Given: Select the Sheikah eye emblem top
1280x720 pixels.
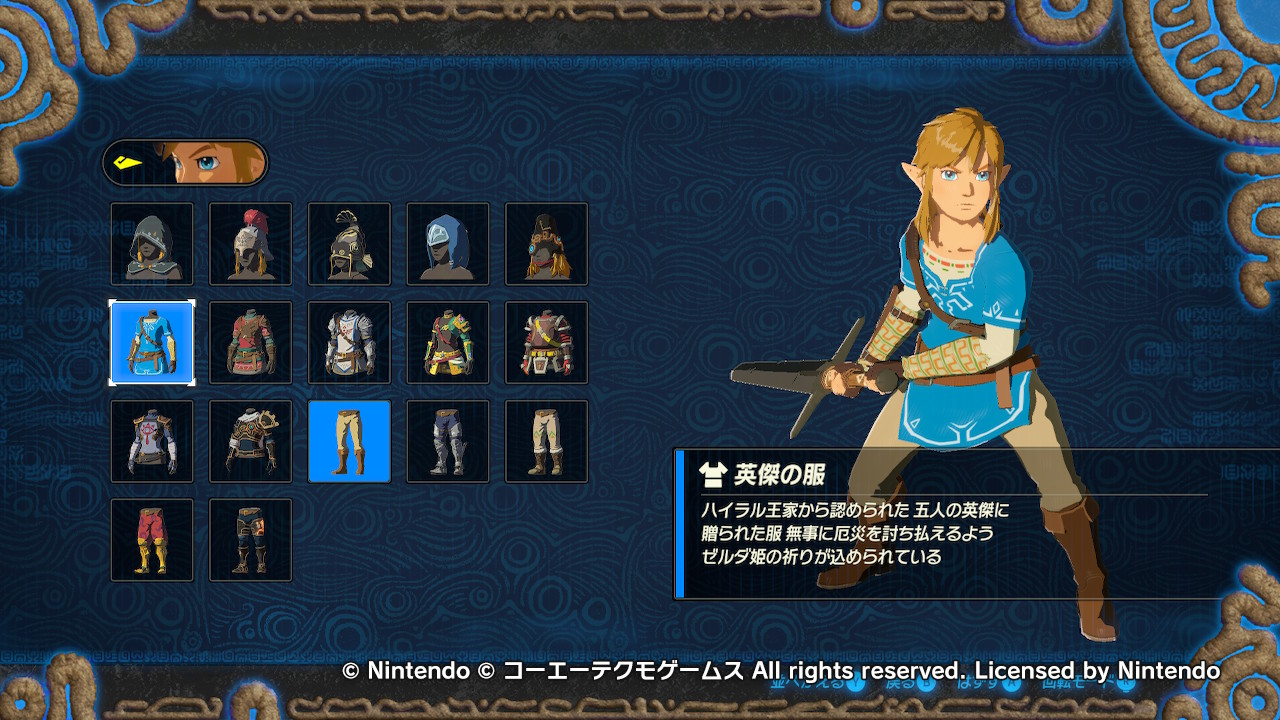Looking at the screenshot, I should [152, 441].
